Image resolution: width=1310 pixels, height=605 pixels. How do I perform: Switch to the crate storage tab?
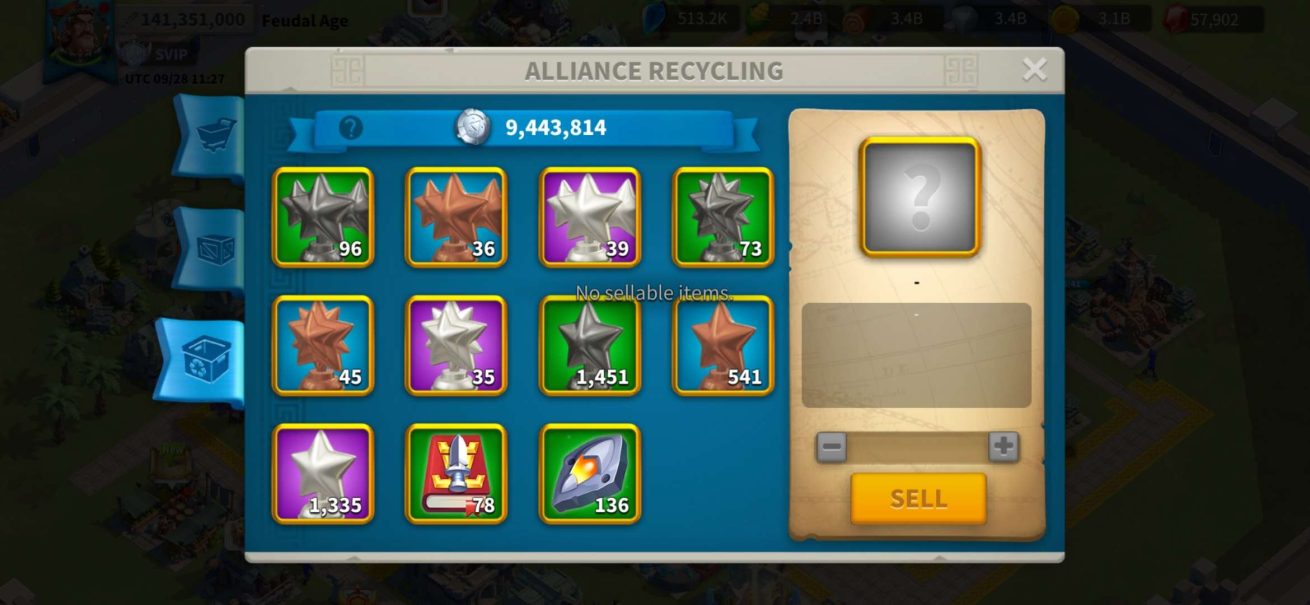[213, 248]
